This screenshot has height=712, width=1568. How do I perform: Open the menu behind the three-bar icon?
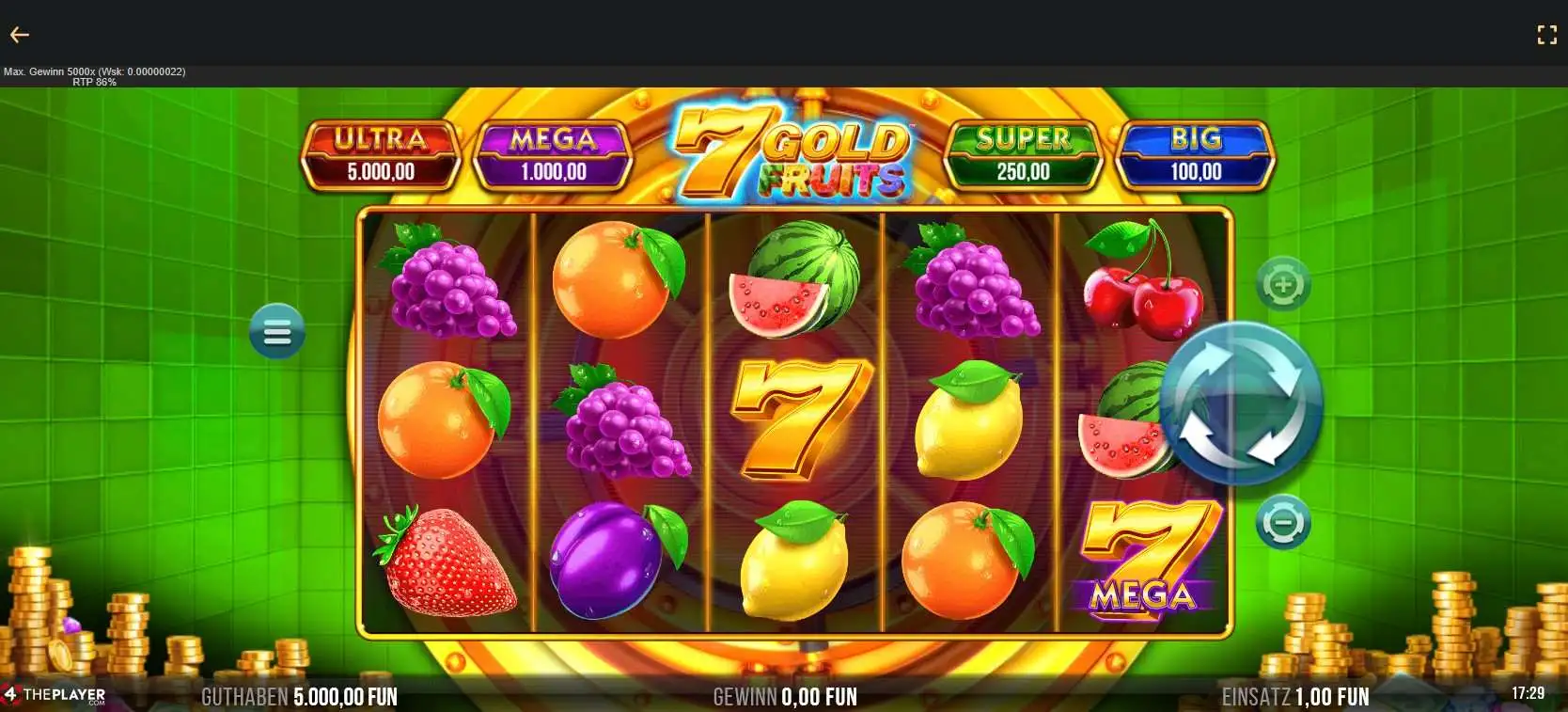click(275, 331)
